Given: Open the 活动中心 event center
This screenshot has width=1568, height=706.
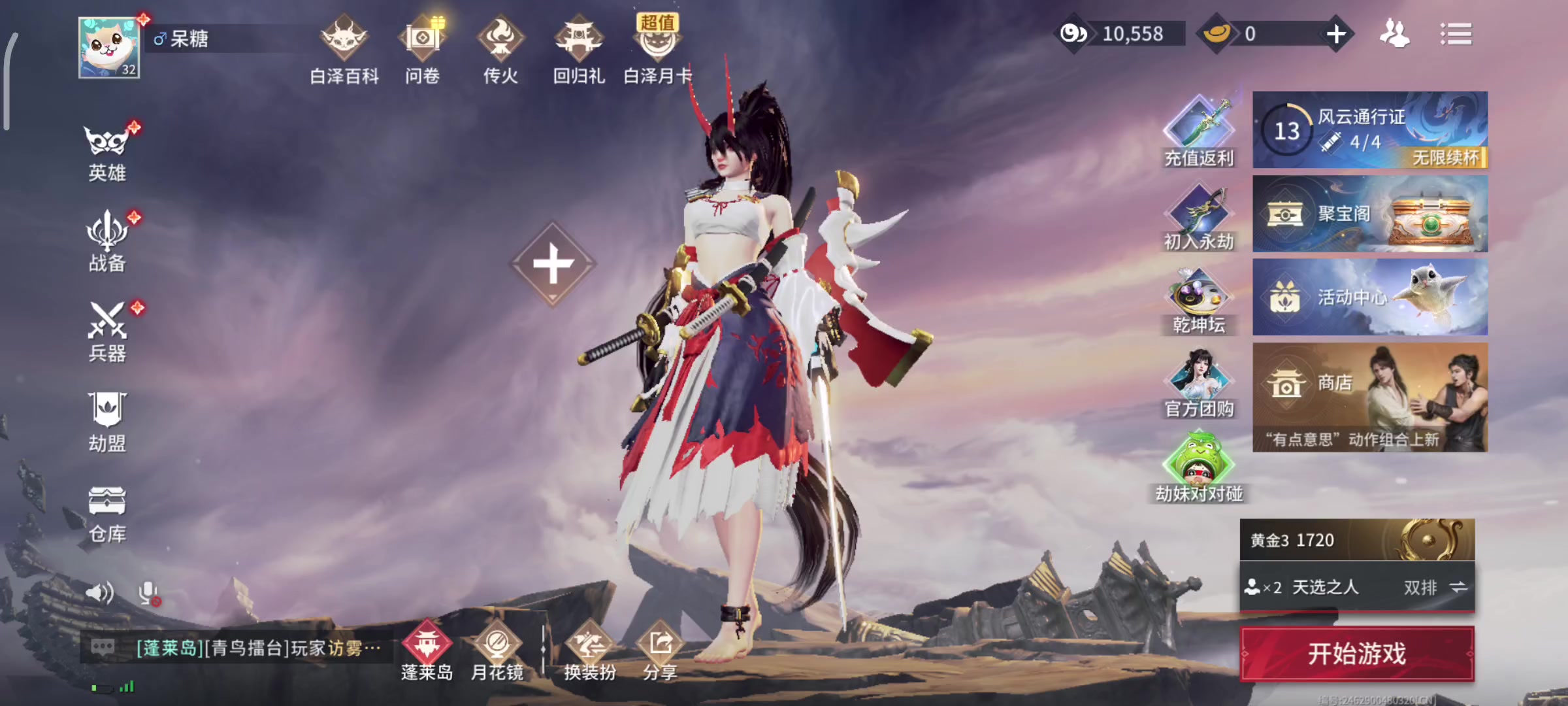Looking at the screenshot, I should tap(1370, 297).
